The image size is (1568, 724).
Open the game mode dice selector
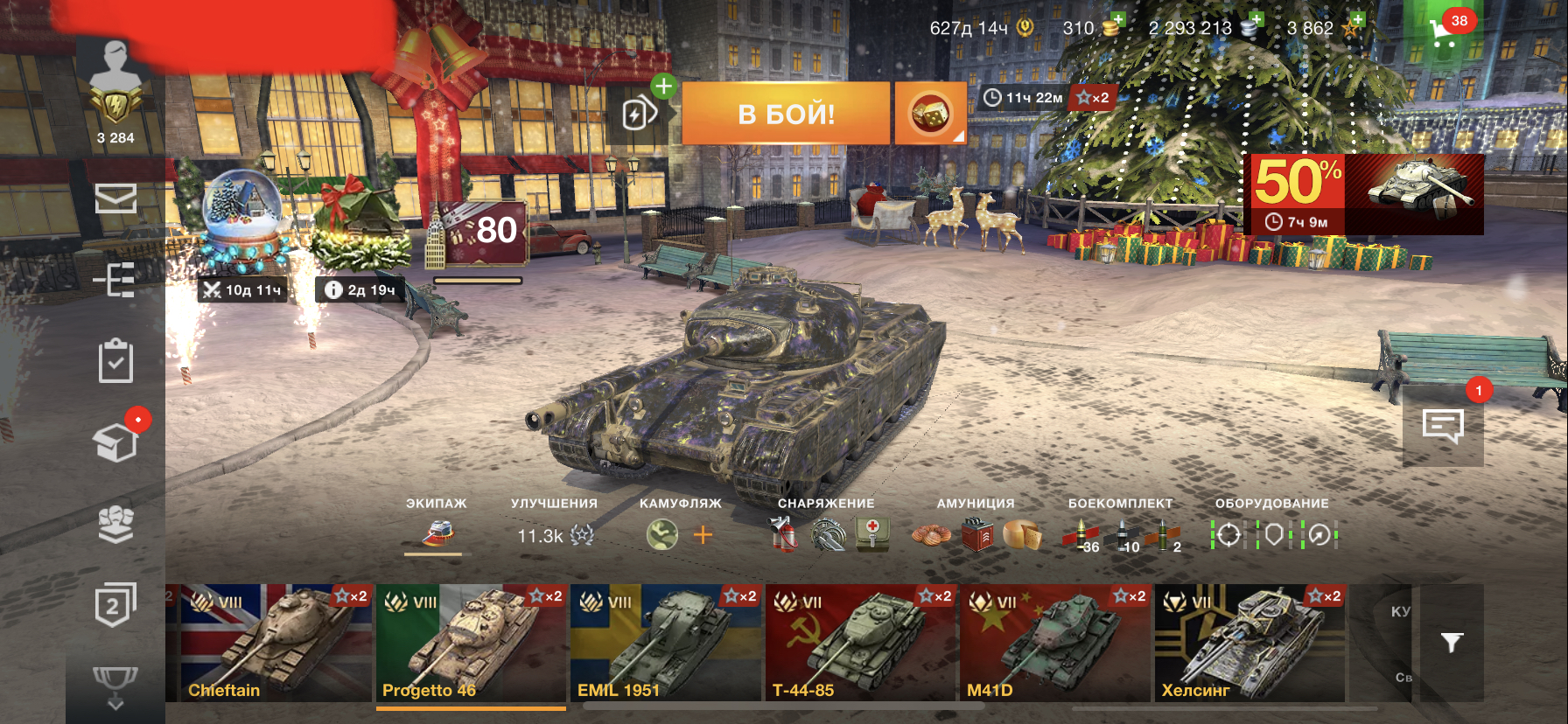pos(929,114)
